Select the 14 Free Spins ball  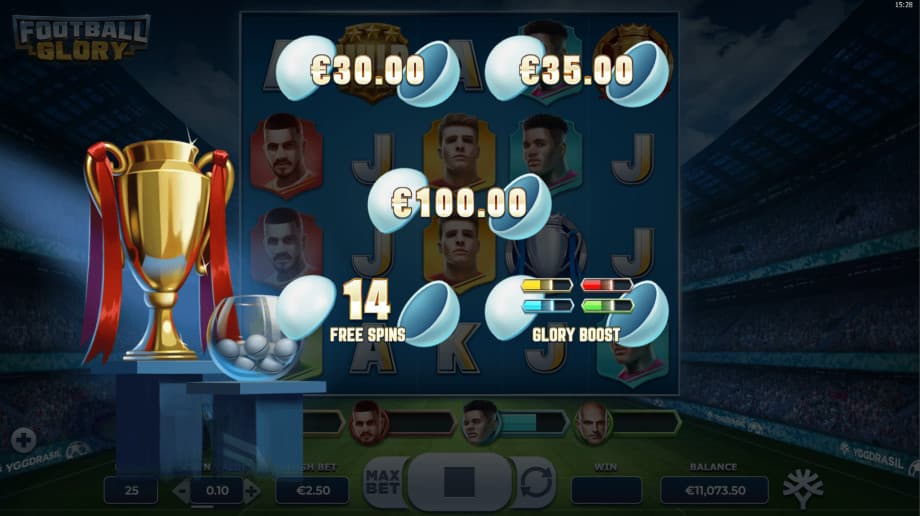(367, 311)
